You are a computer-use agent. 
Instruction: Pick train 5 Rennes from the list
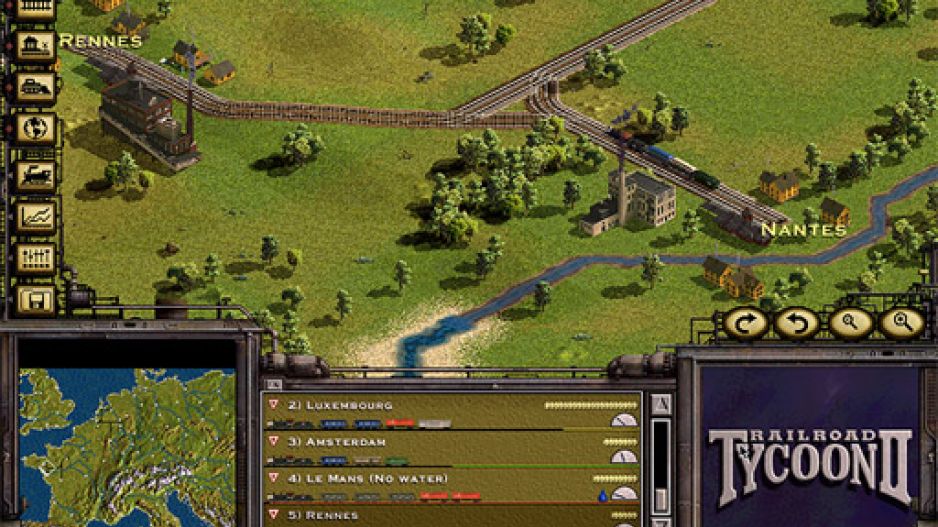point(452,516)
